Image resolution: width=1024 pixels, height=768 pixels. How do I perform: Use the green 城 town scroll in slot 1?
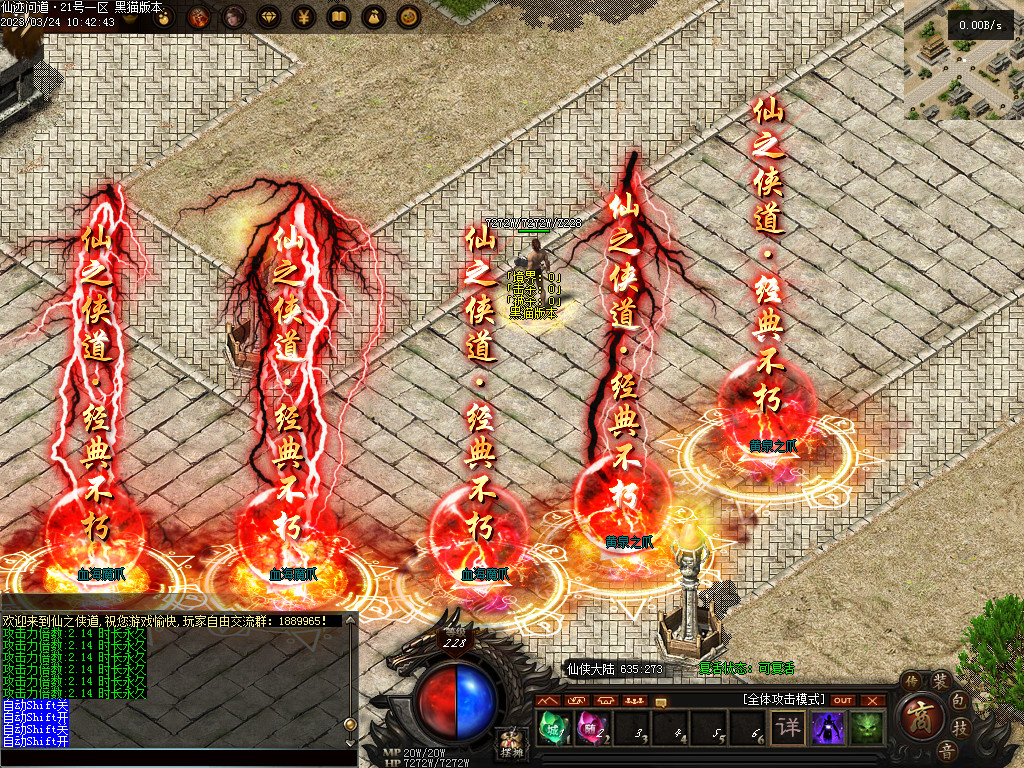(x=553, y=727)
